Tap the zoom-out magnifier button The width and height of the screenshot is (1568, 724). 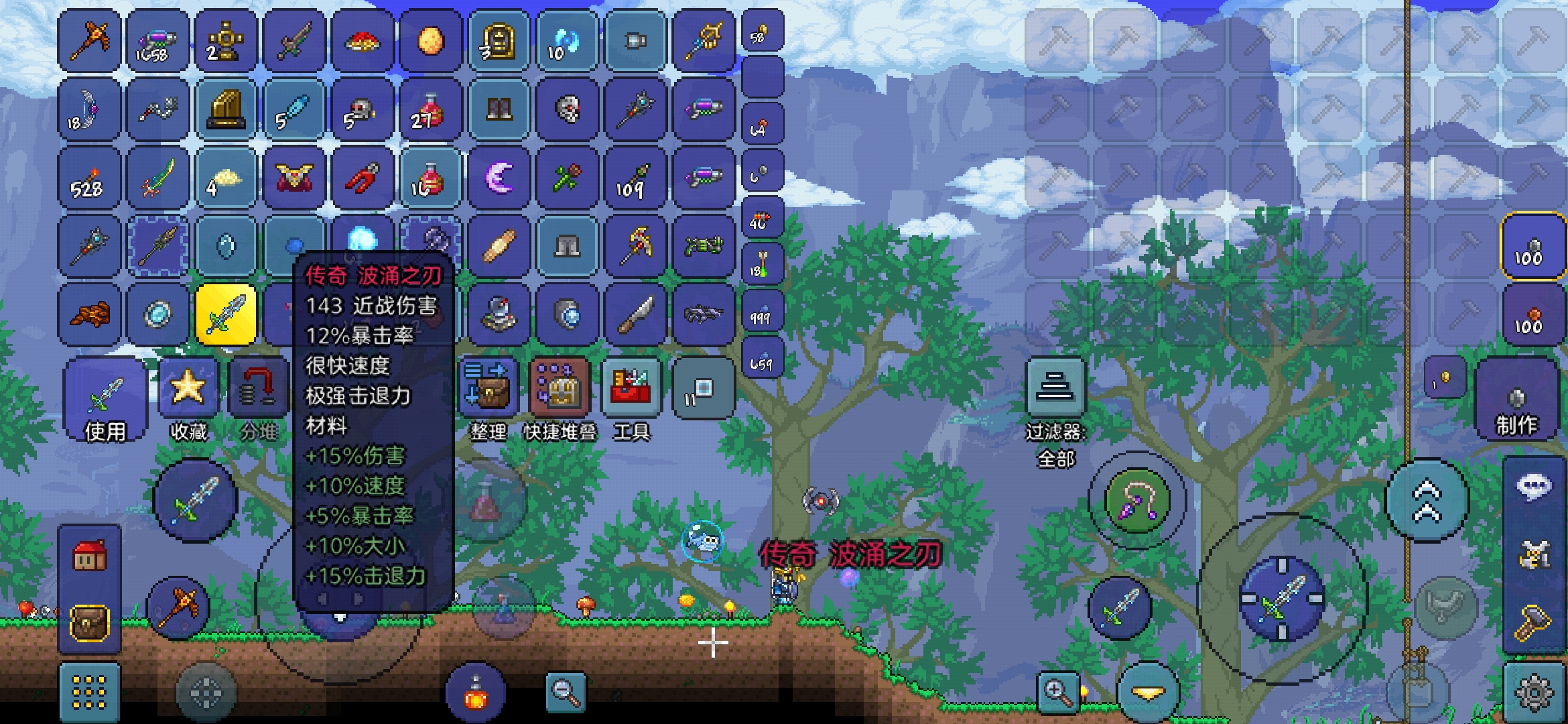pos(566,691)
